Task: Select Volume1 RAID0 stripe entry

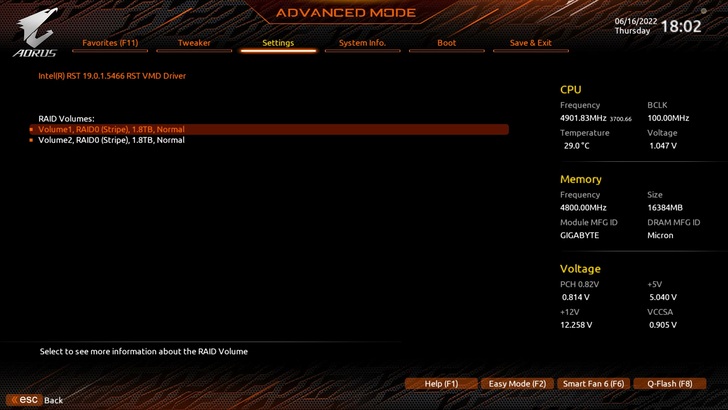Action: pos(111,129)
